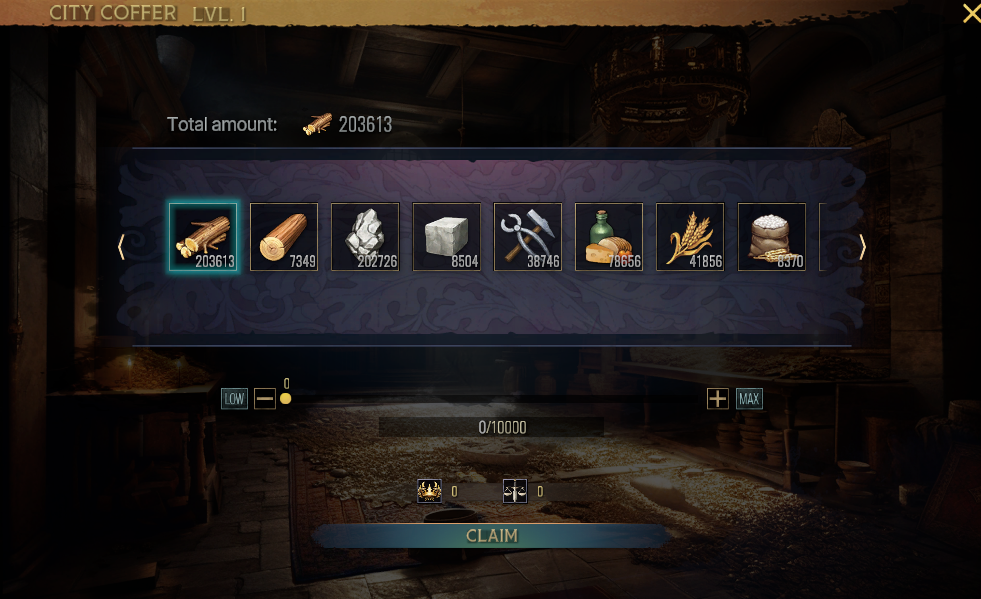Claim the selected resources
The image size is (981, 599).
click(x=491, y=536)
